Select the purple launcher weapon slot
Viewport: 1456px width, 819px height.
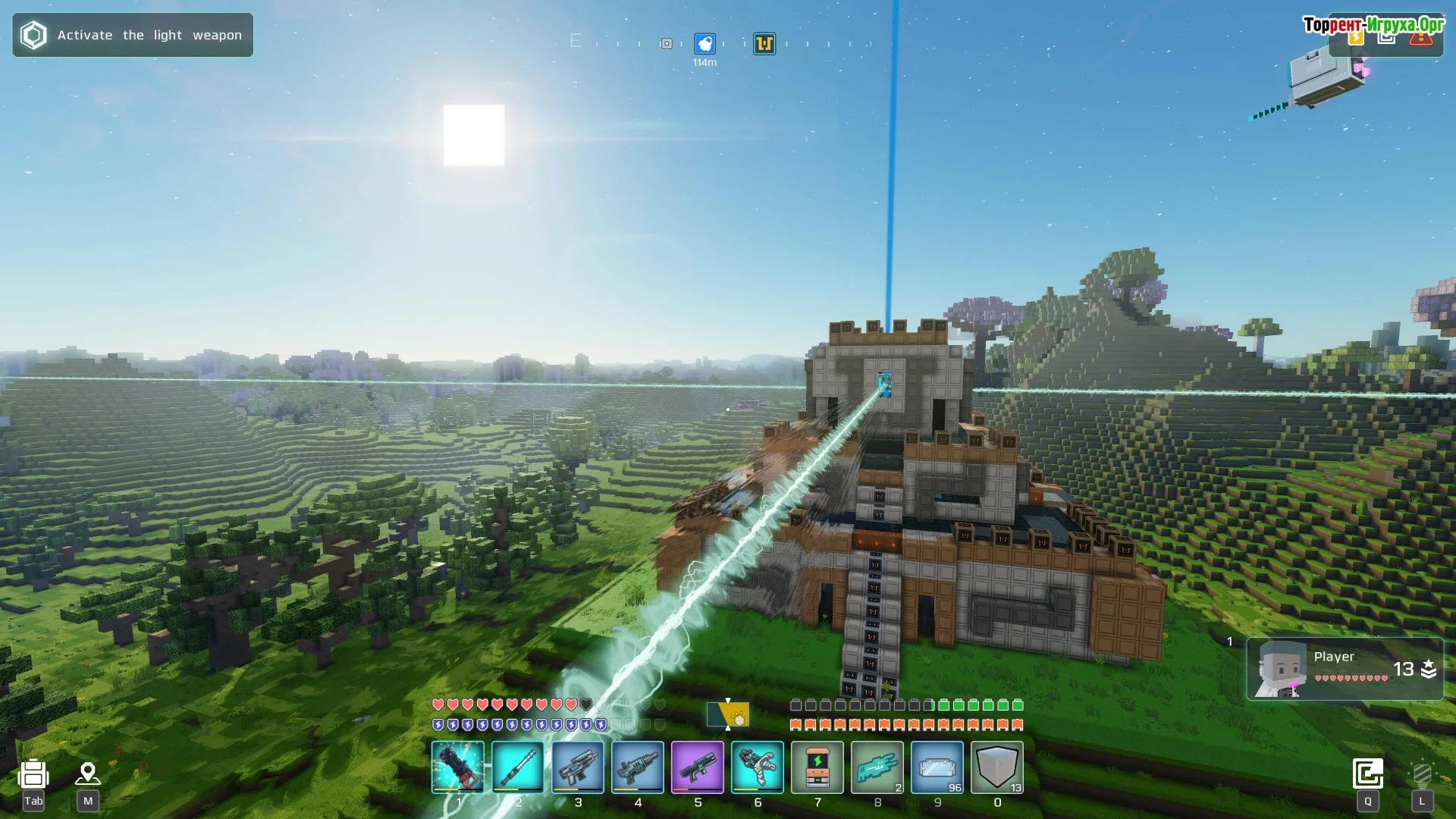coord(697,767)
